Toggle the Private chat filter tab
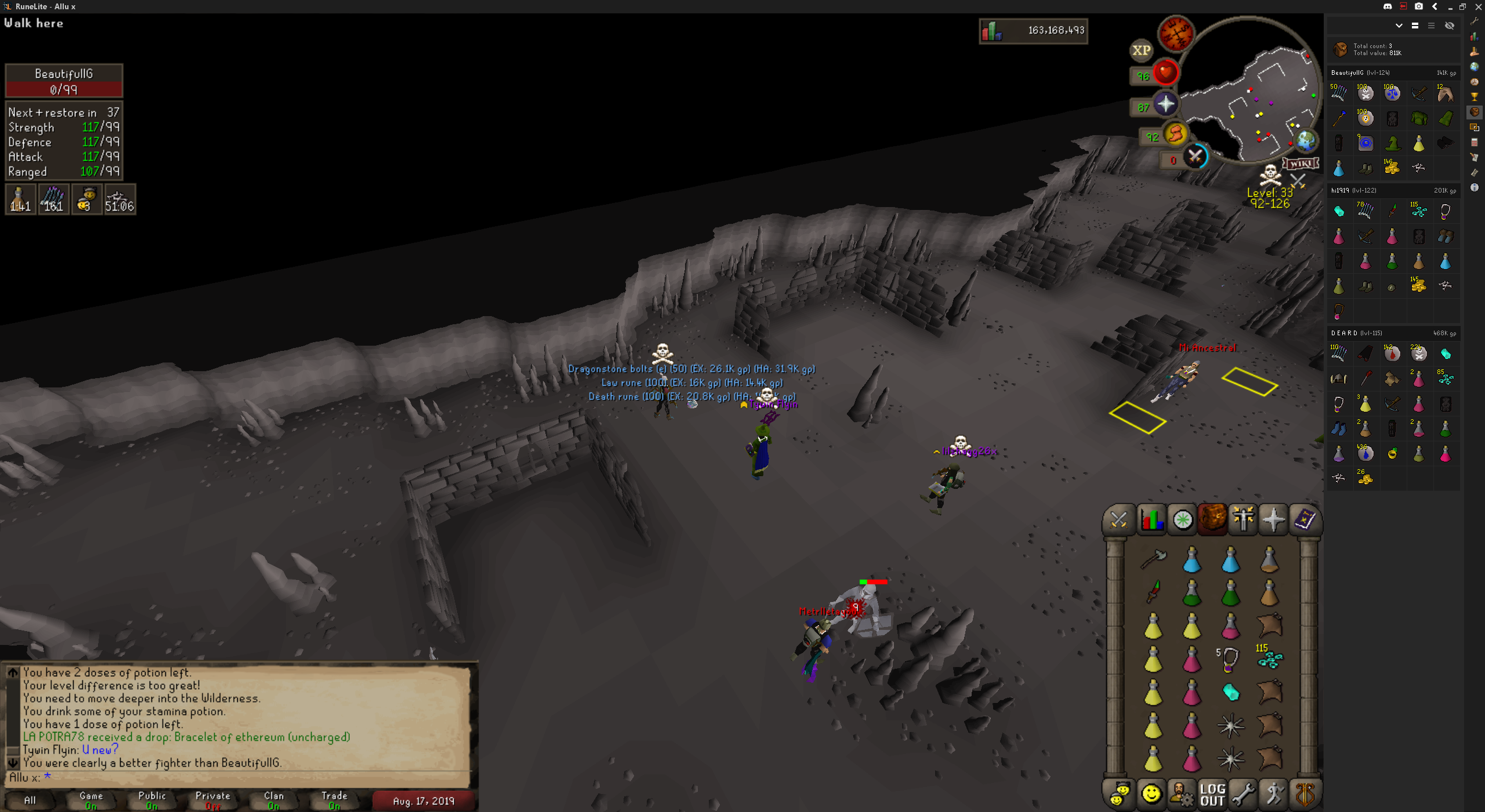 point(212,800)
